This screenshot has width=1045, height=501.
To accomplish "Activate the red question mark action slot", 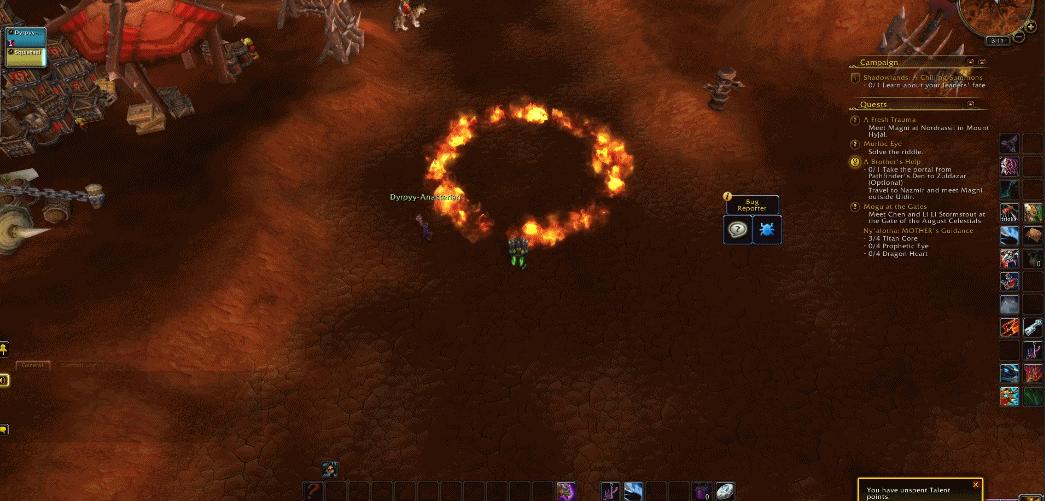I will click(x=313, y=491).
